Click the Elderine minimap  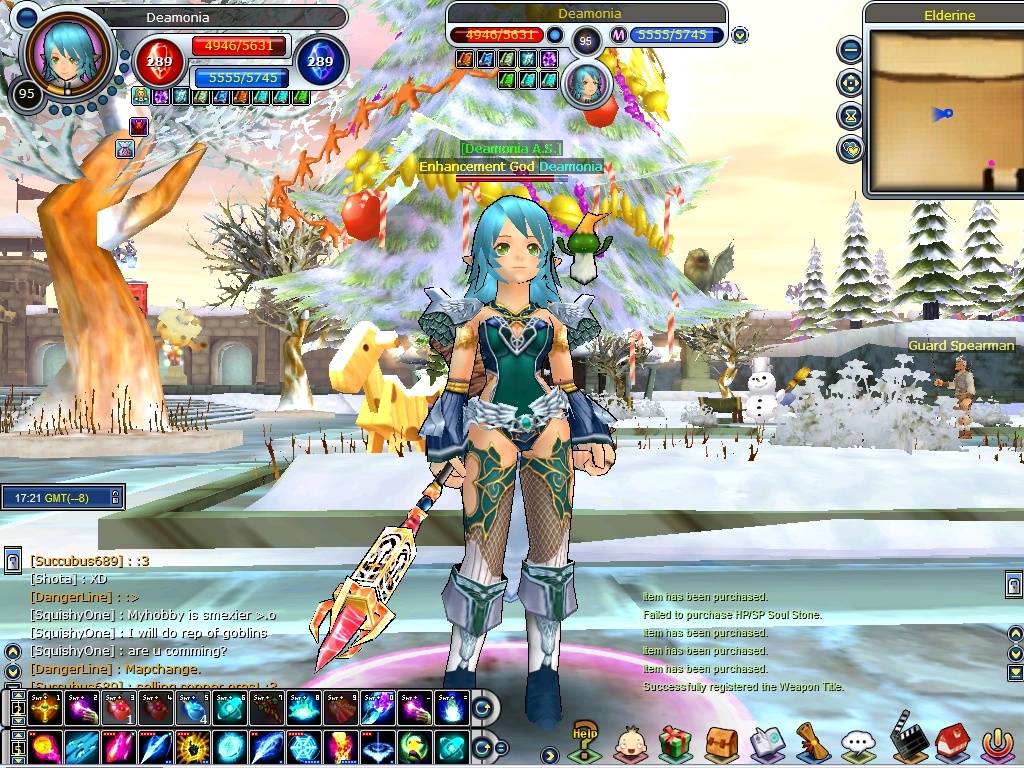tap(944, 112)
